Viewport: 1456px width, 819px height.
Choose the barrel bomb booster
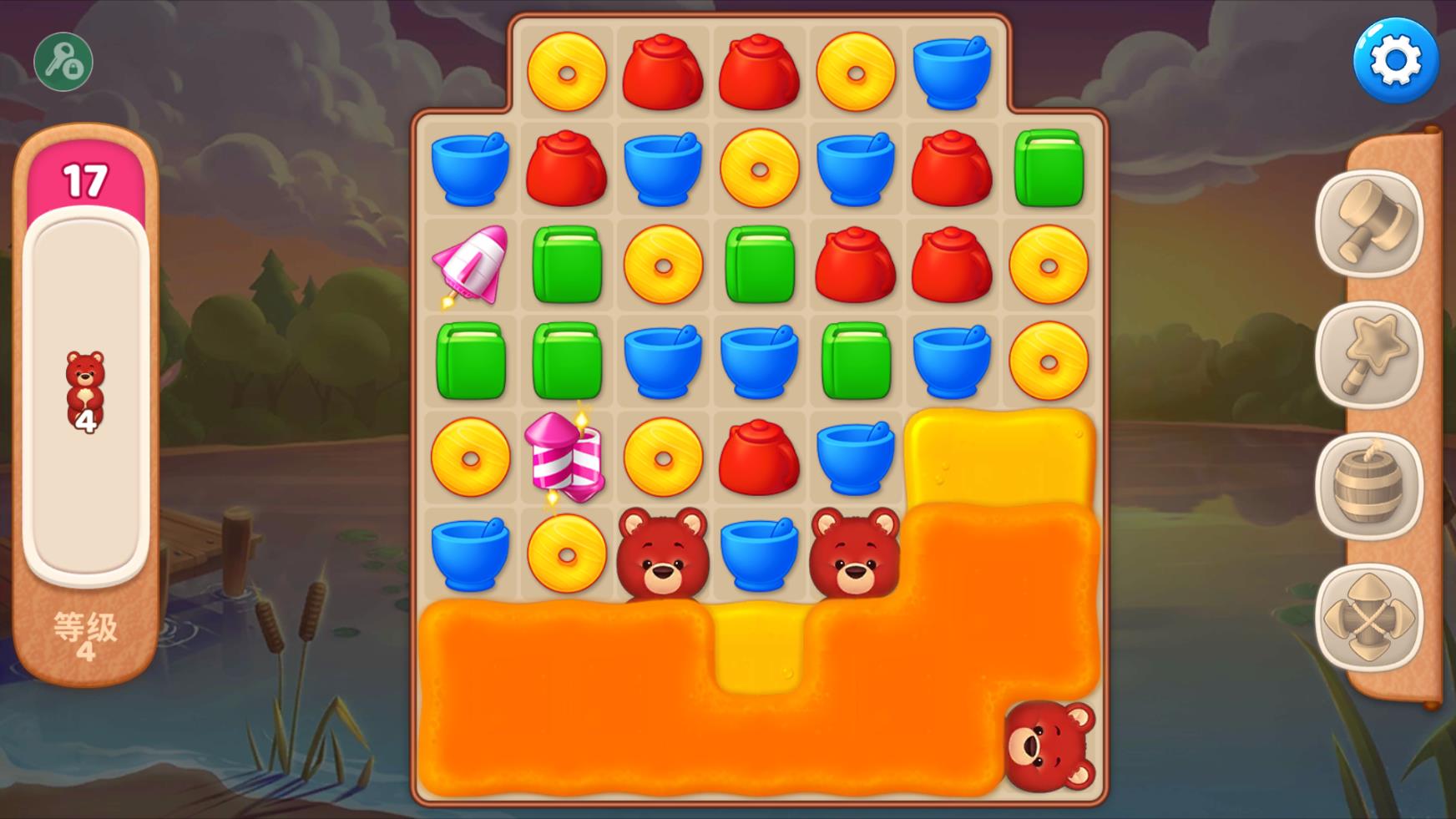click(x=1368, y=486)
